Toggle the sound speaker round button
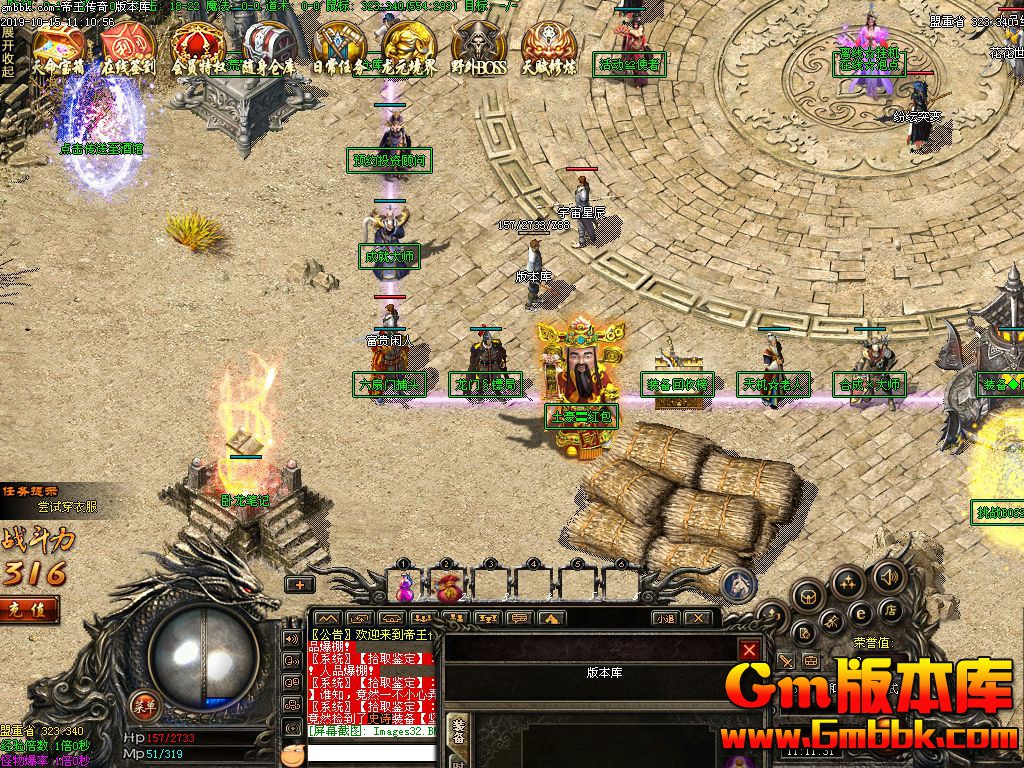This screenshot has height=768, width=1024. click(x=888, y=576)
